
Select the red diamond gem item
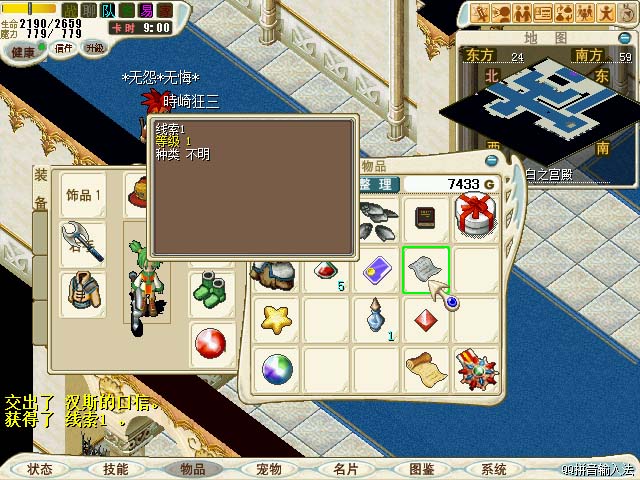[x=426, y=320]
